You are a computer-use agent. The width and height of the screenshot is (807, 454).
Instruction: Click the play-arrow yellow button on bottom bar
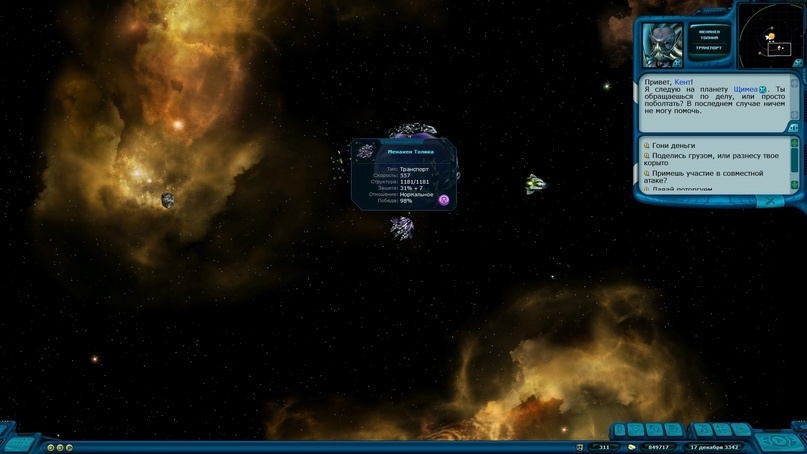[x=67, y=447]
